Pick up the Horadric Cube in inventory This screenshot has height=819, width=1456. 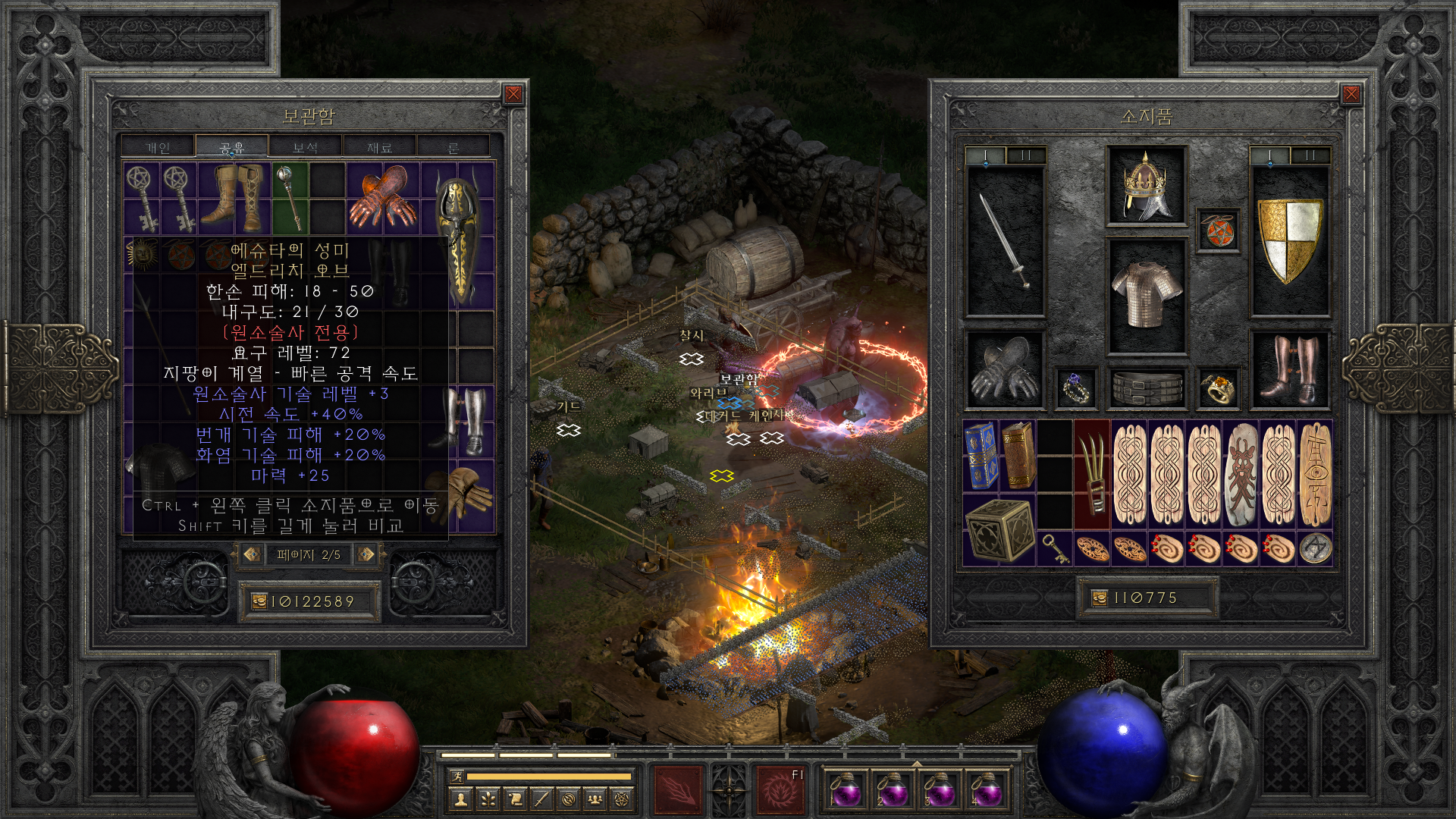click(x=999, y=529)
